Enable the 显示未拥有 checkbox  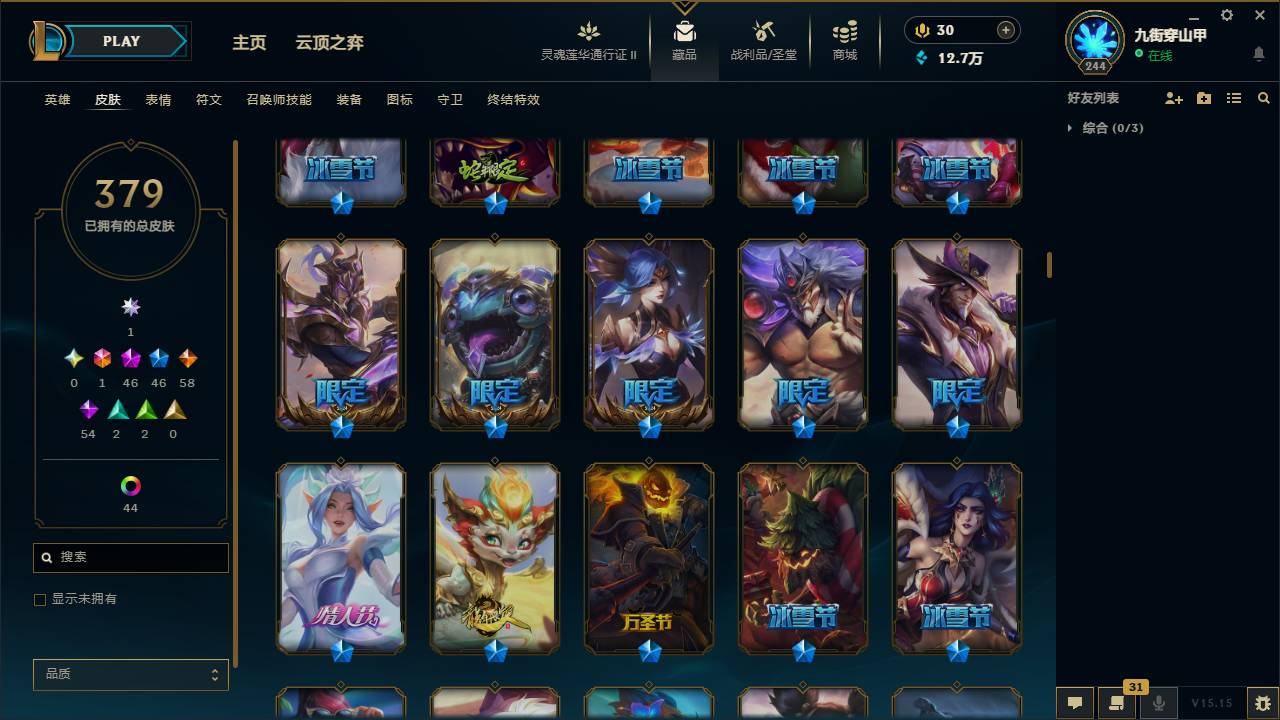coord(40,599)
